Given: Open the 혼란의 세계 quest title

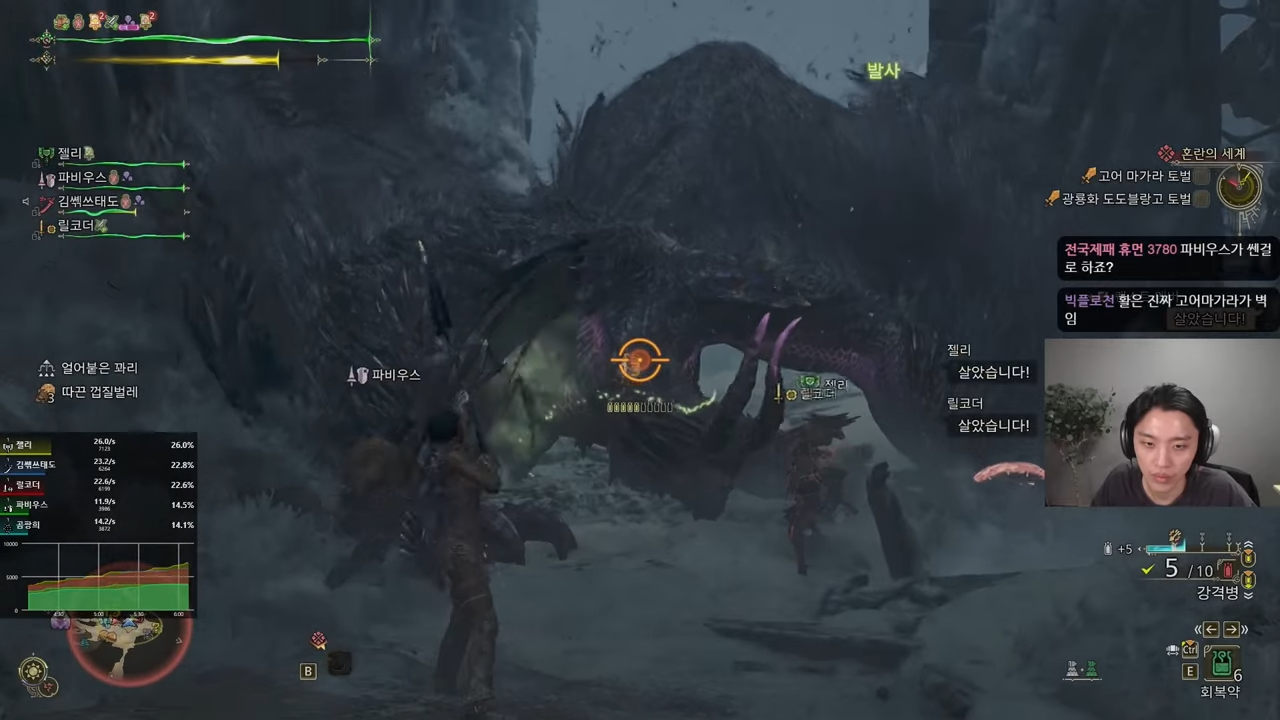Looking at the screenshot, I should [x=1212, y=153].
